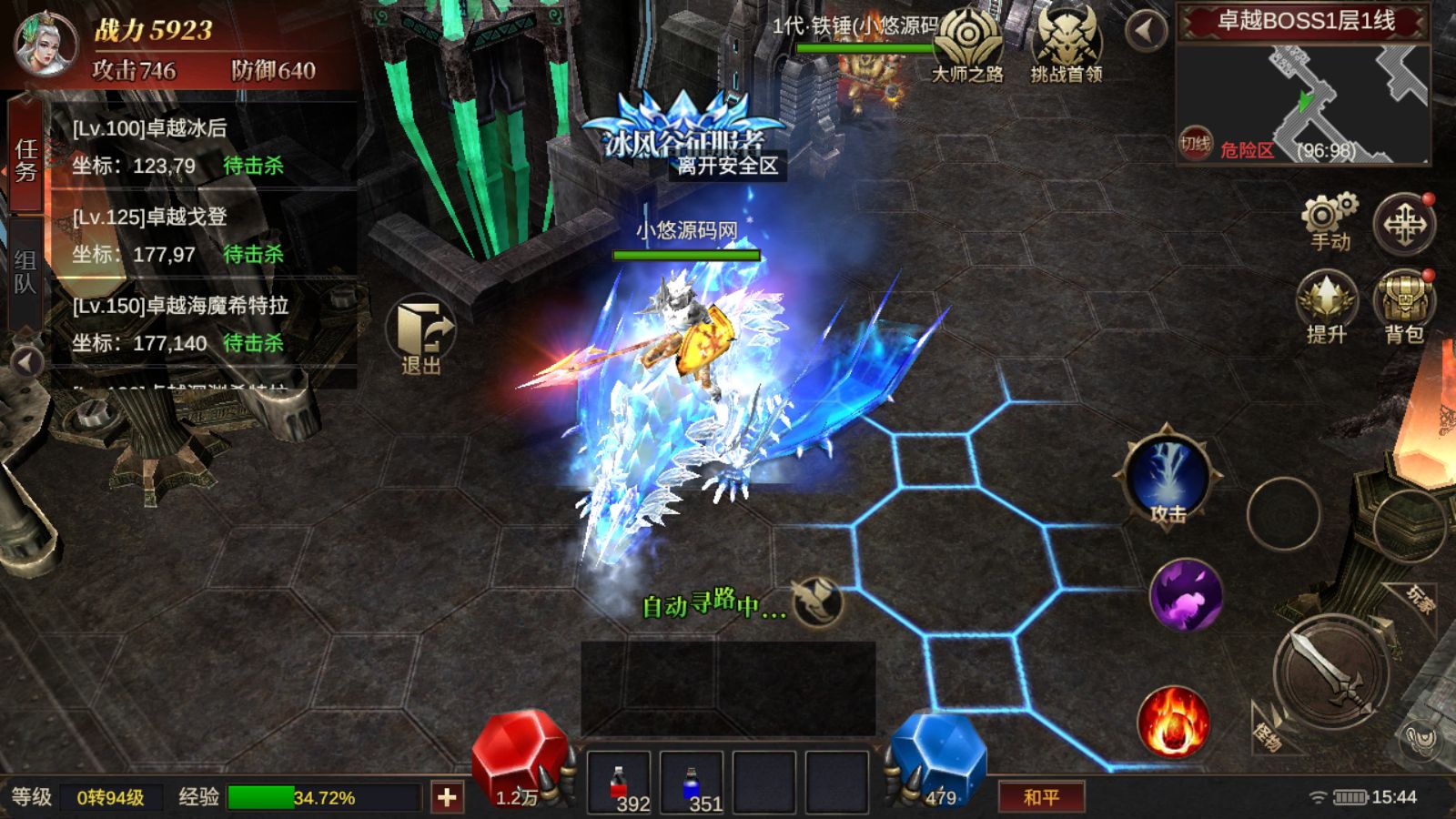Open the 挑战首领 boss challenge icon
The height and width of the screenshot is (819, 1456).
point(1067,47)
